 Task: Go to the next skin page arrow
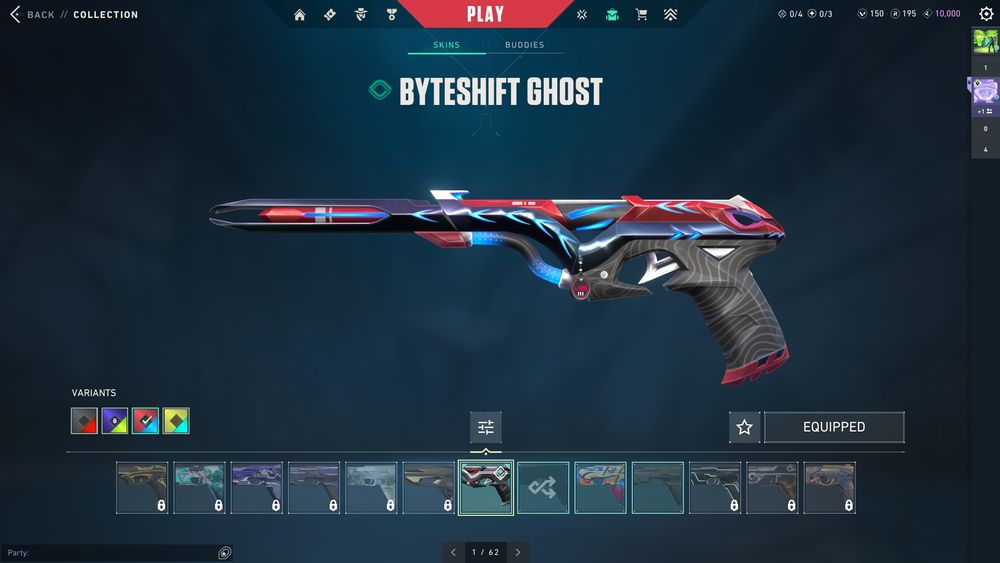517,552
